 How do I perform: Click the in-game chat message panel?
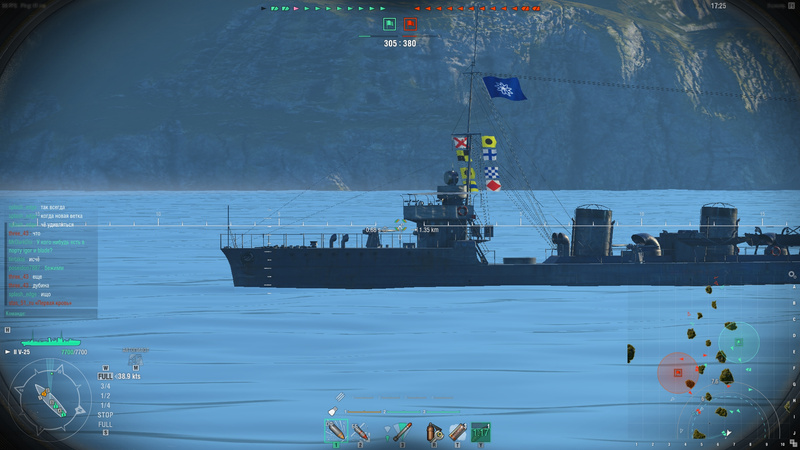point(50,257)
